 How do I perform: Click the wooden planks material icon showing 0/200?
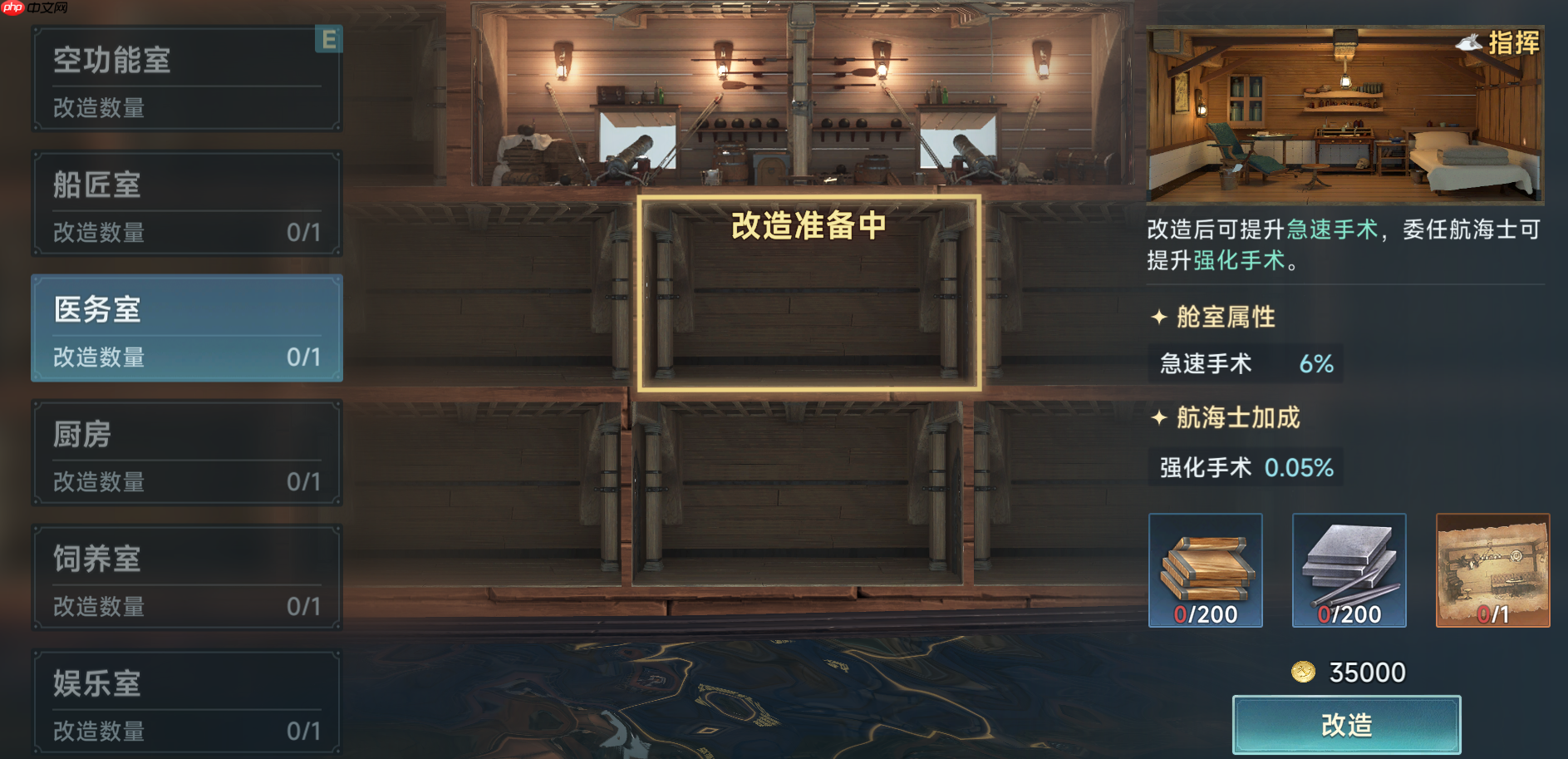coord(1204,569)
